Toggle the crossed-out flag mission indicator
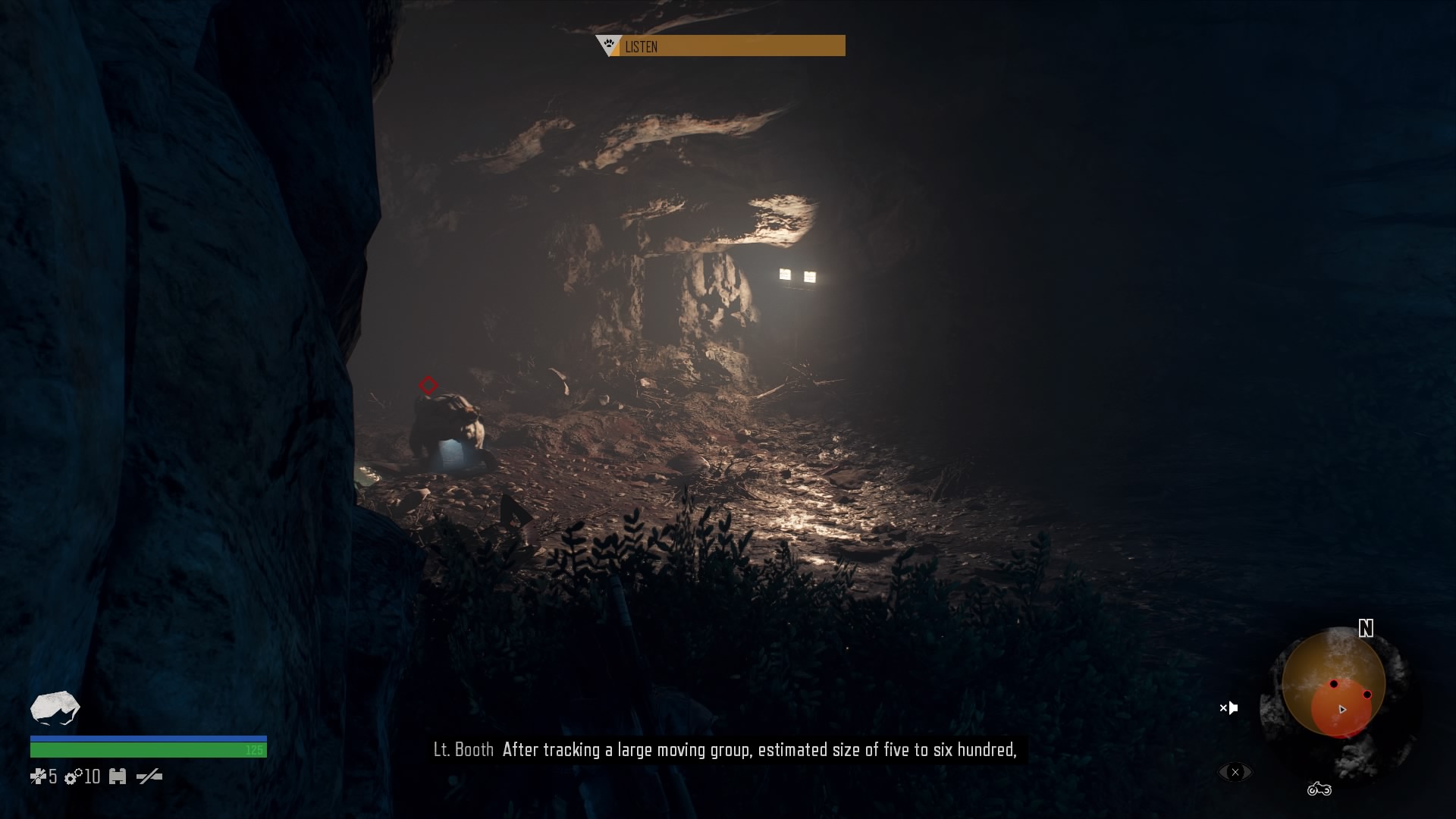The width and height of the screenshot is (1456, 819). [1228, 708]
